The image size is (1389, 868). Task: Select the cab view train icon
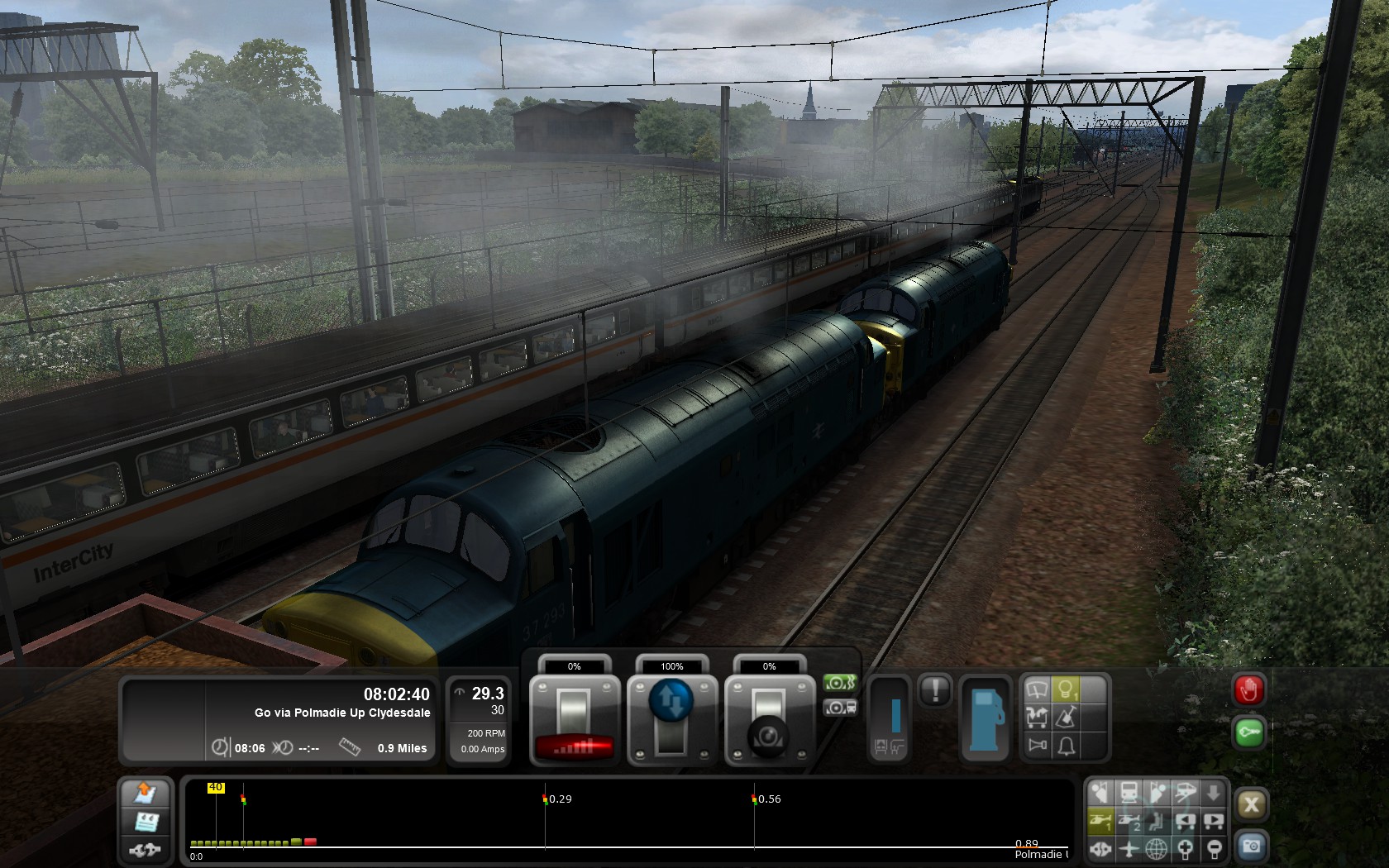[1129, 794]
